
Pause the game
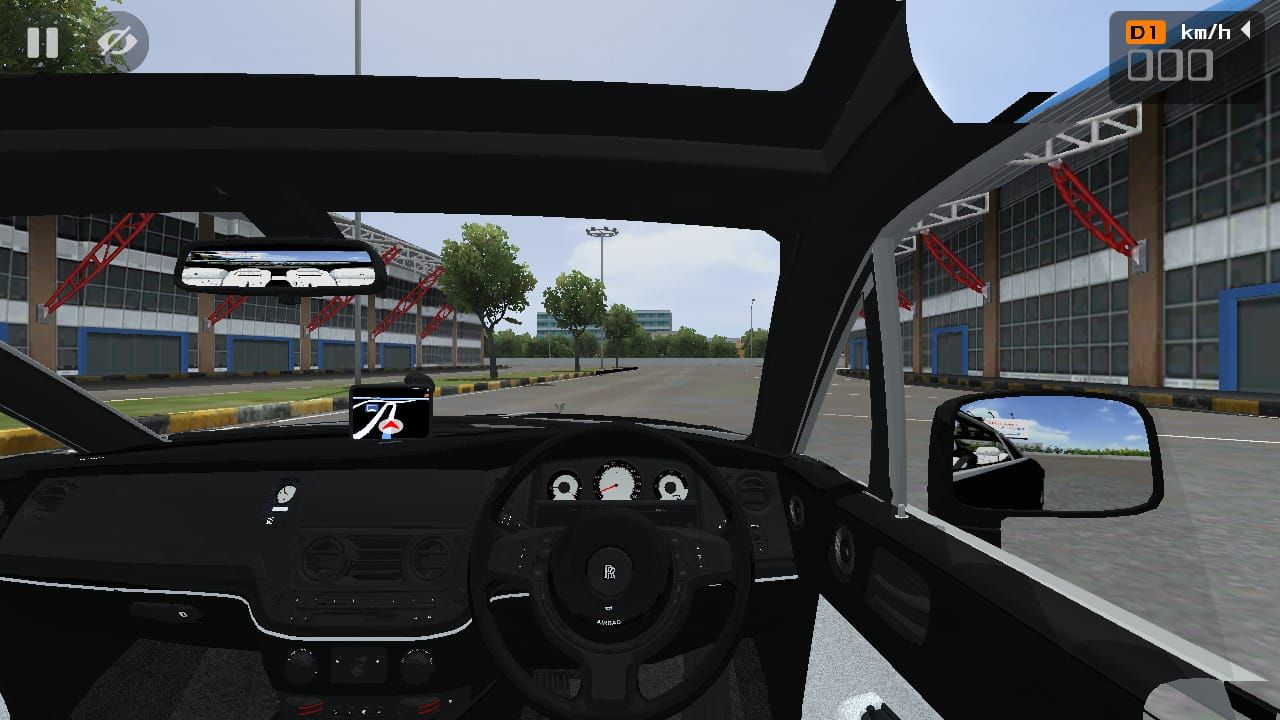point(42,42)
